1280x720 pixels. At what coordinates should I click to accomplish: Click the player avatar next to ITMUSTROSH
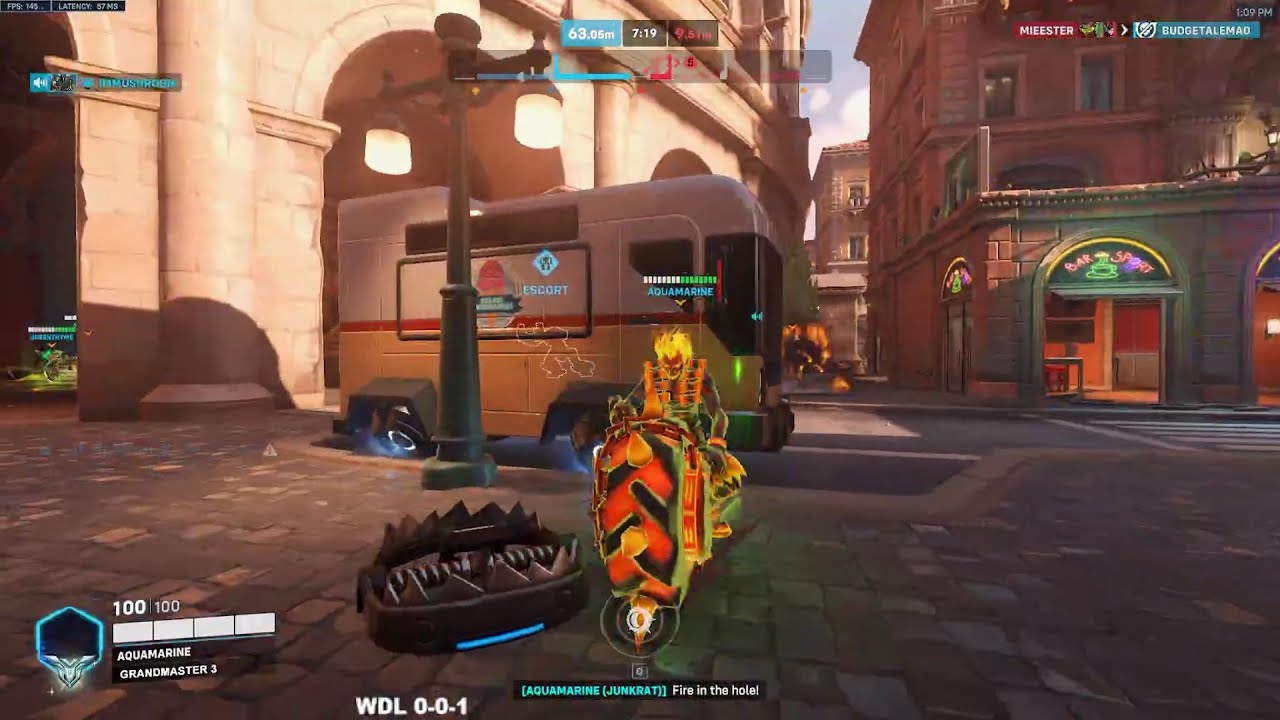[x=63, y=83]
